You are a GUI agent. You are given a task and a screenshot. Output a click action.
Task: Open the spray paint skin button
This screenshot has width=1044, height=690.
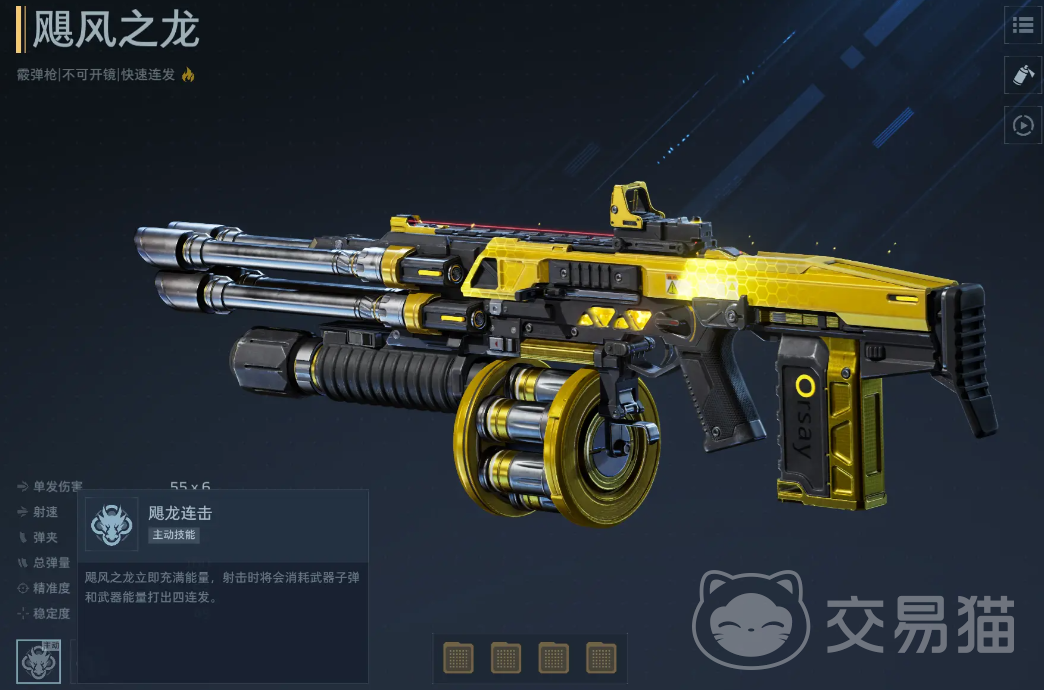pyautogui.click(x=1023, y=75)
